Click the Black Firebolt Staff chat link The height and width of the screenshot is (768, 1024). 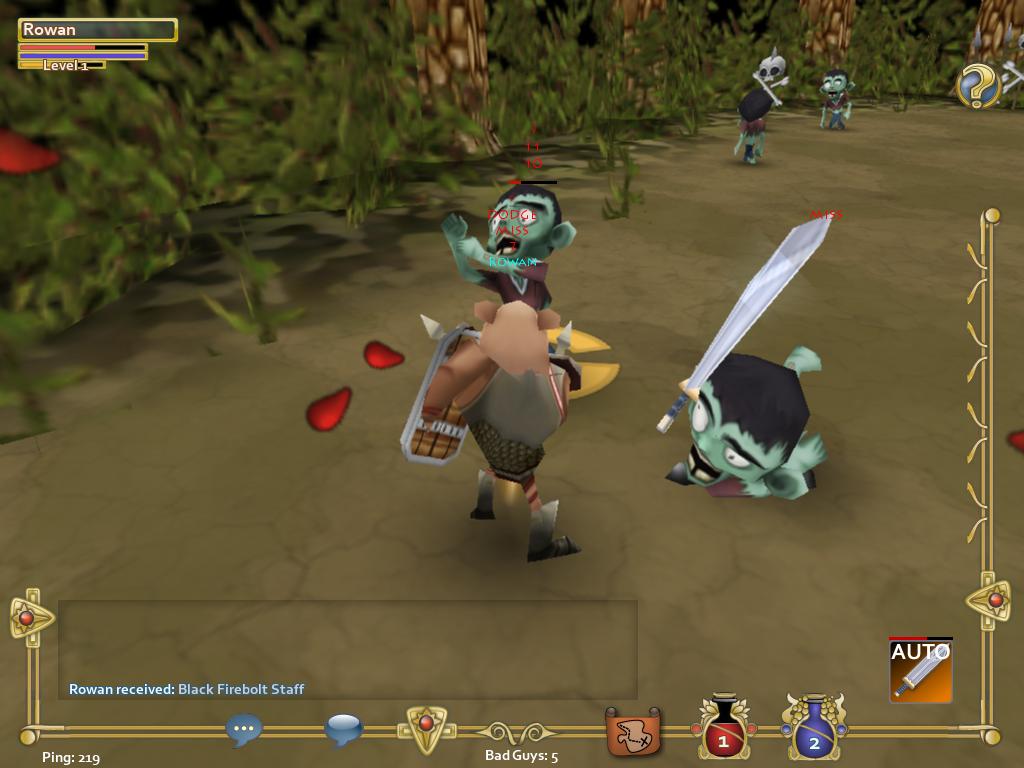click(241, 689)
